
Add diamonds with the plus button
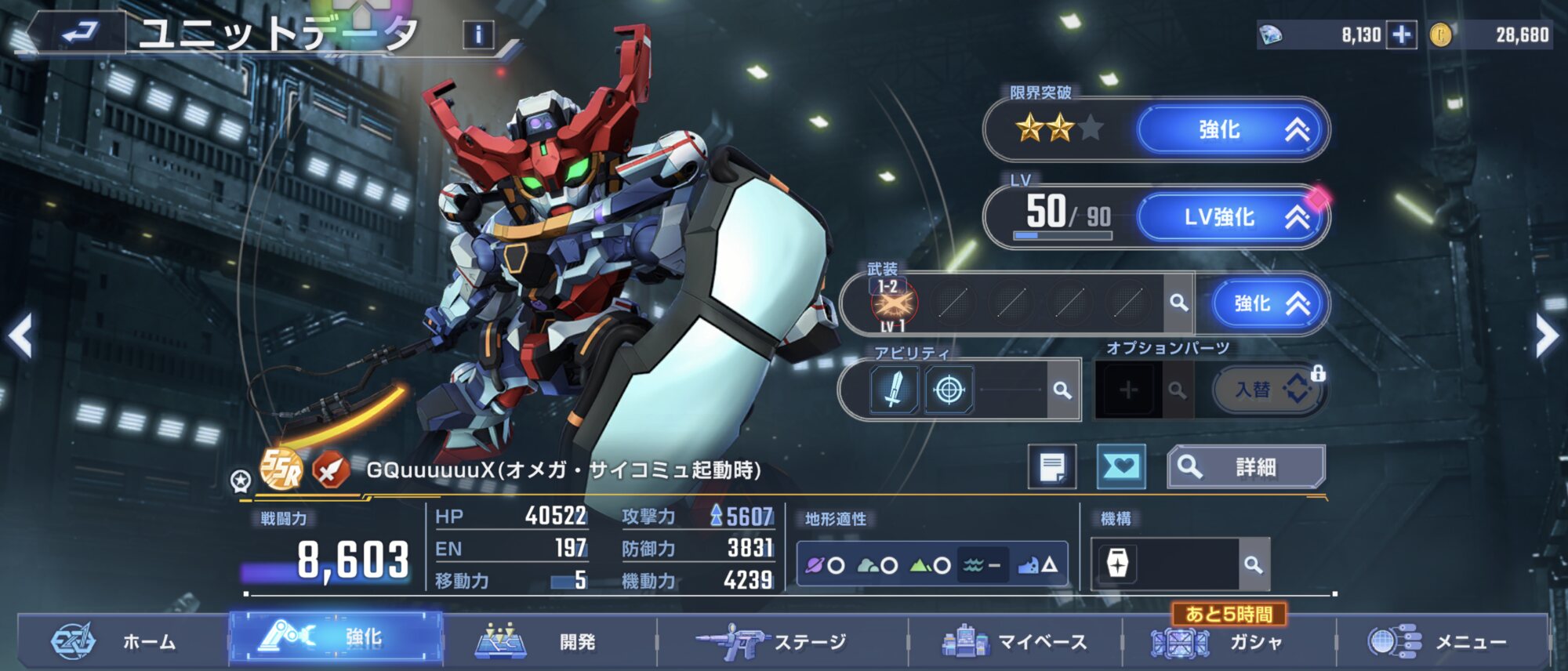(x=1402, y=34)
